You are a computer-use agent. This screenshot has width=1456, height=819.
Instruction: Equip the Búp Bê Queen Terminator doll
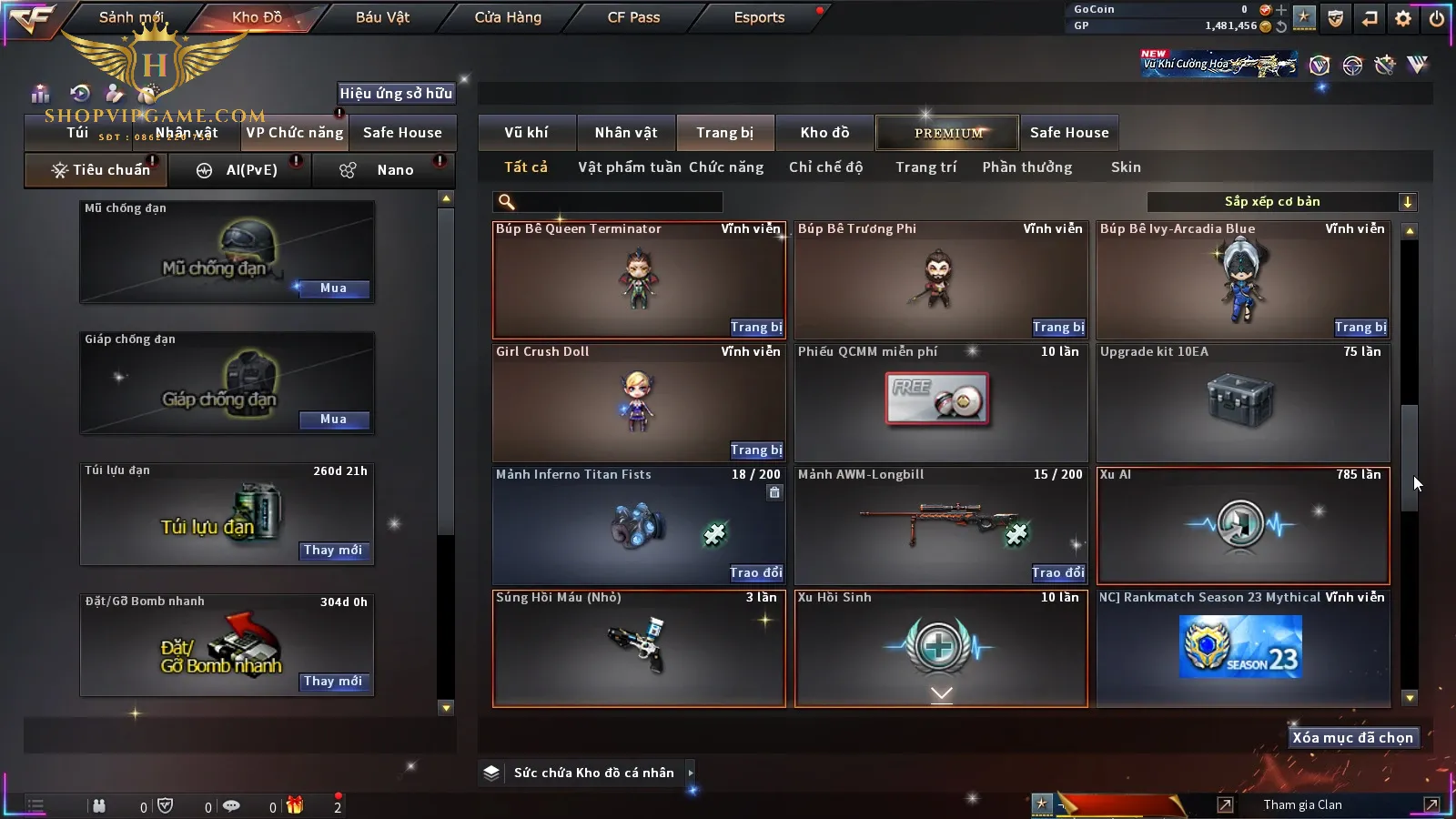(756, 328)
